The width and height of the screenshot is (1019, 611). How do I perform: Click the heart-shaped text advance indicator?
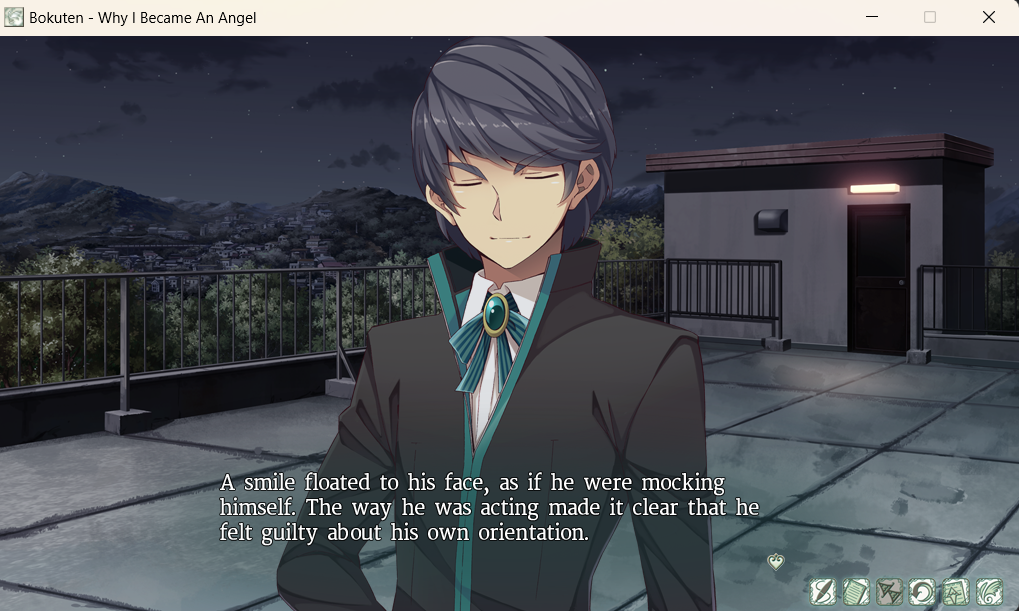776,562
